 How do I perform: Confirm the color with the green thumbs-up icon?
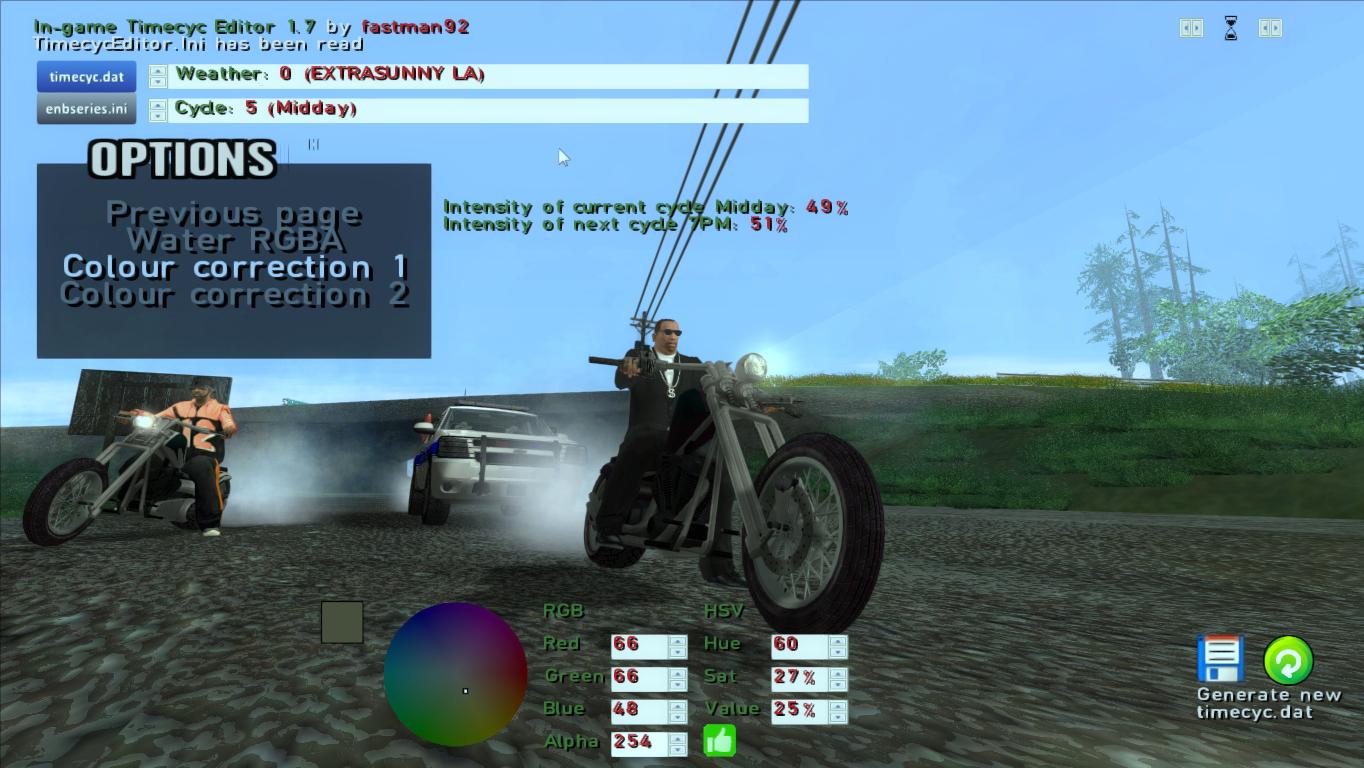coord(719,741)
